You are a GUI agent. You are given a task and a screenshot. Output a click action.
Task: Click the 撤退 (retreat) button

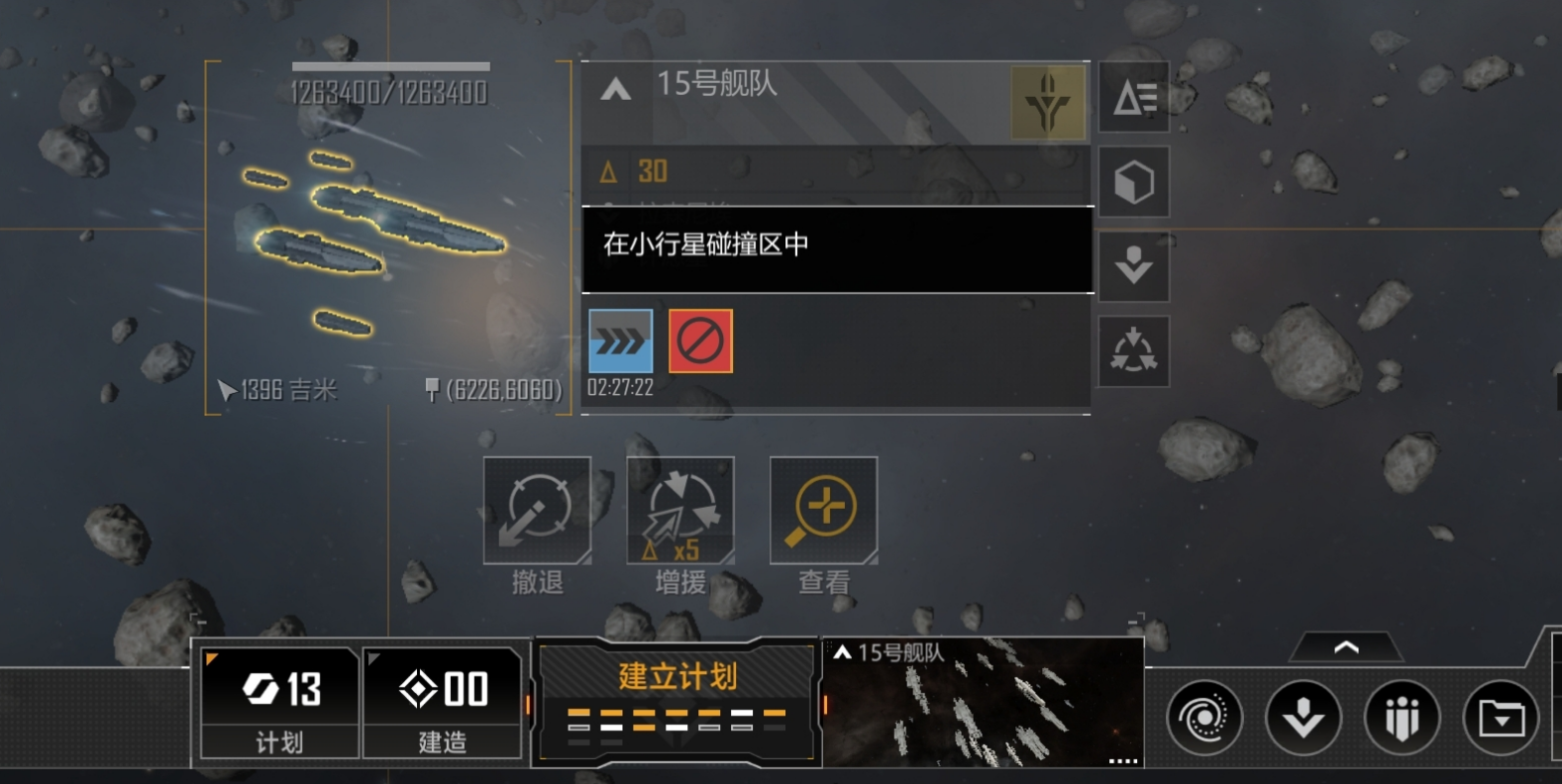(537, 511)
